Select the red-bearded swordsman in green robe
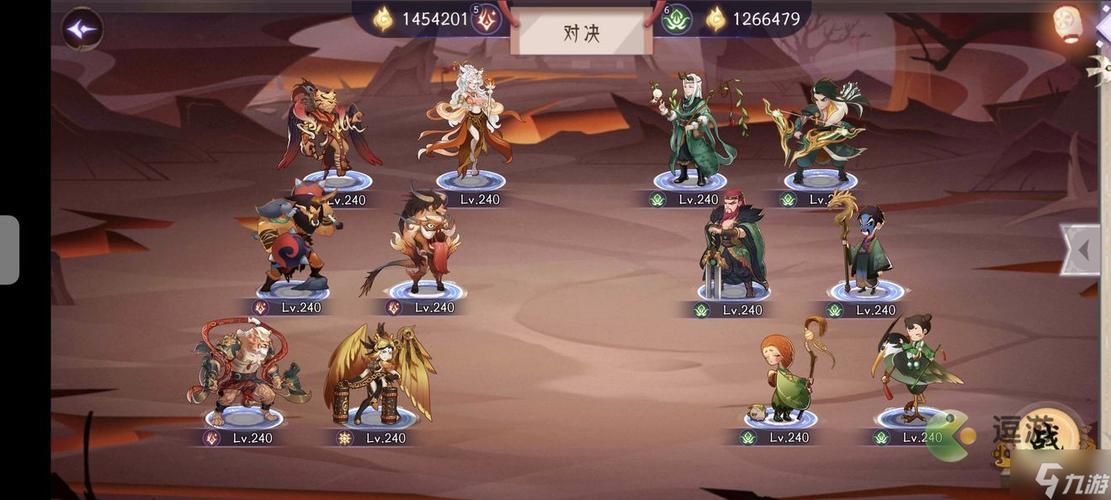The image size is (1111, 500). click(x=733, y=245)
